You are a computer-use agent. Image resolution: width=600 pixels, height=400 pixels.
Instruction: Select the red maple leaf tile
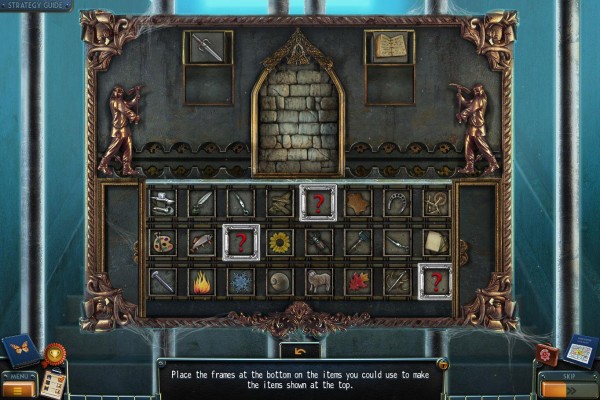coord(357,281)
